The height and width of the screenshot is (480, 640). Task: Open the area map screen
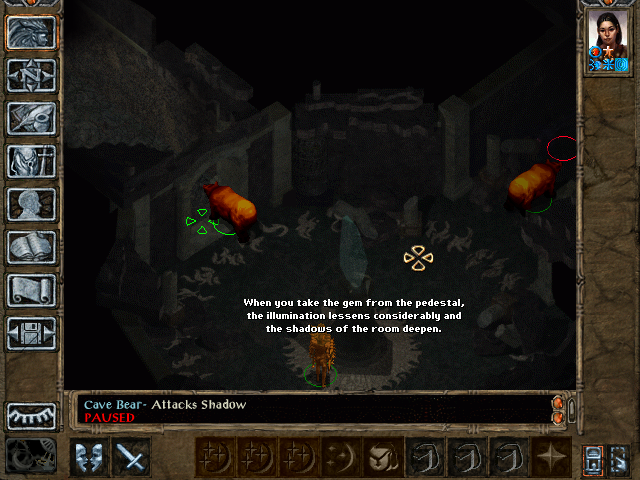point(31,75)
